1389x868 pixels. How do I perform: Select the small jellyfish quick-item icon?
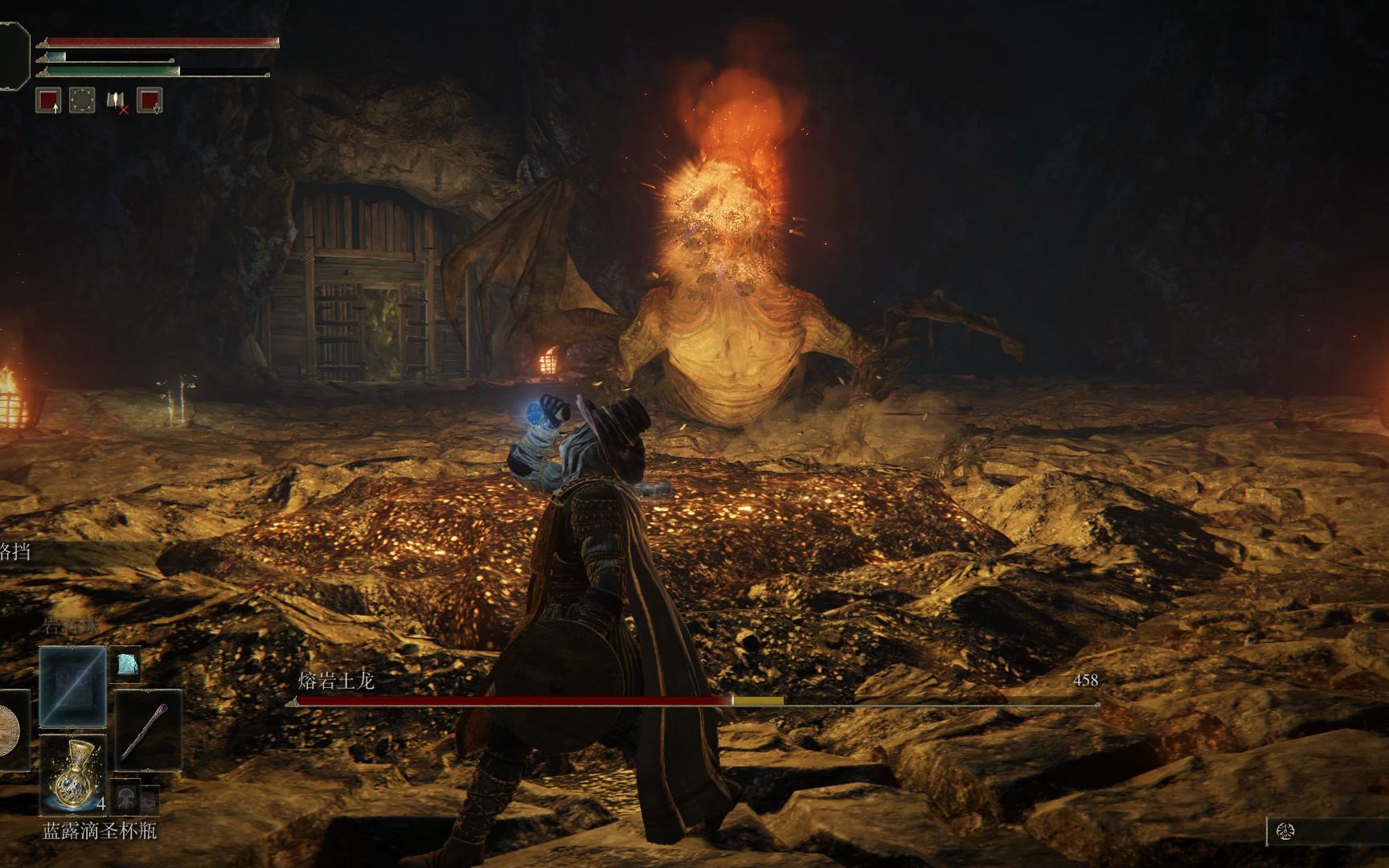click(126, 797)
